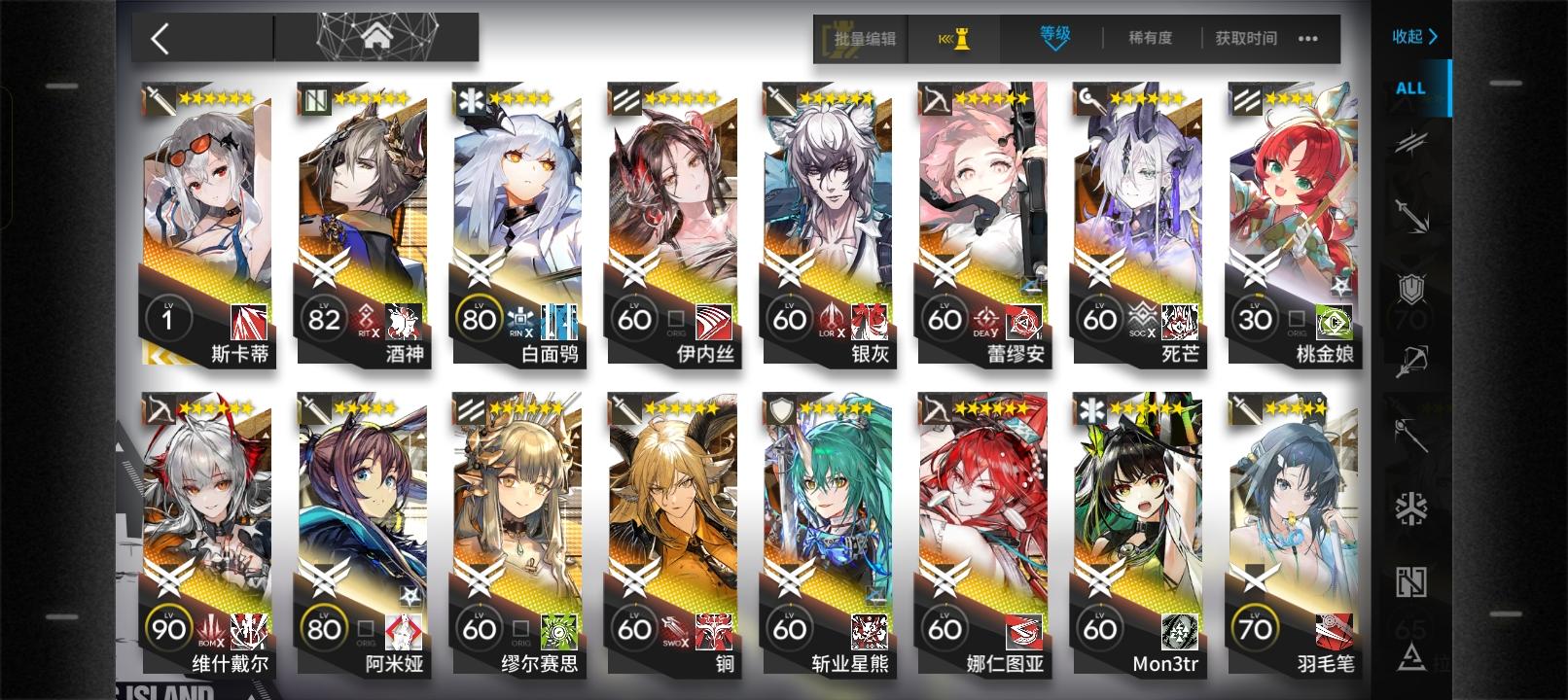Select the Guard class sword filter icon

1410,216
